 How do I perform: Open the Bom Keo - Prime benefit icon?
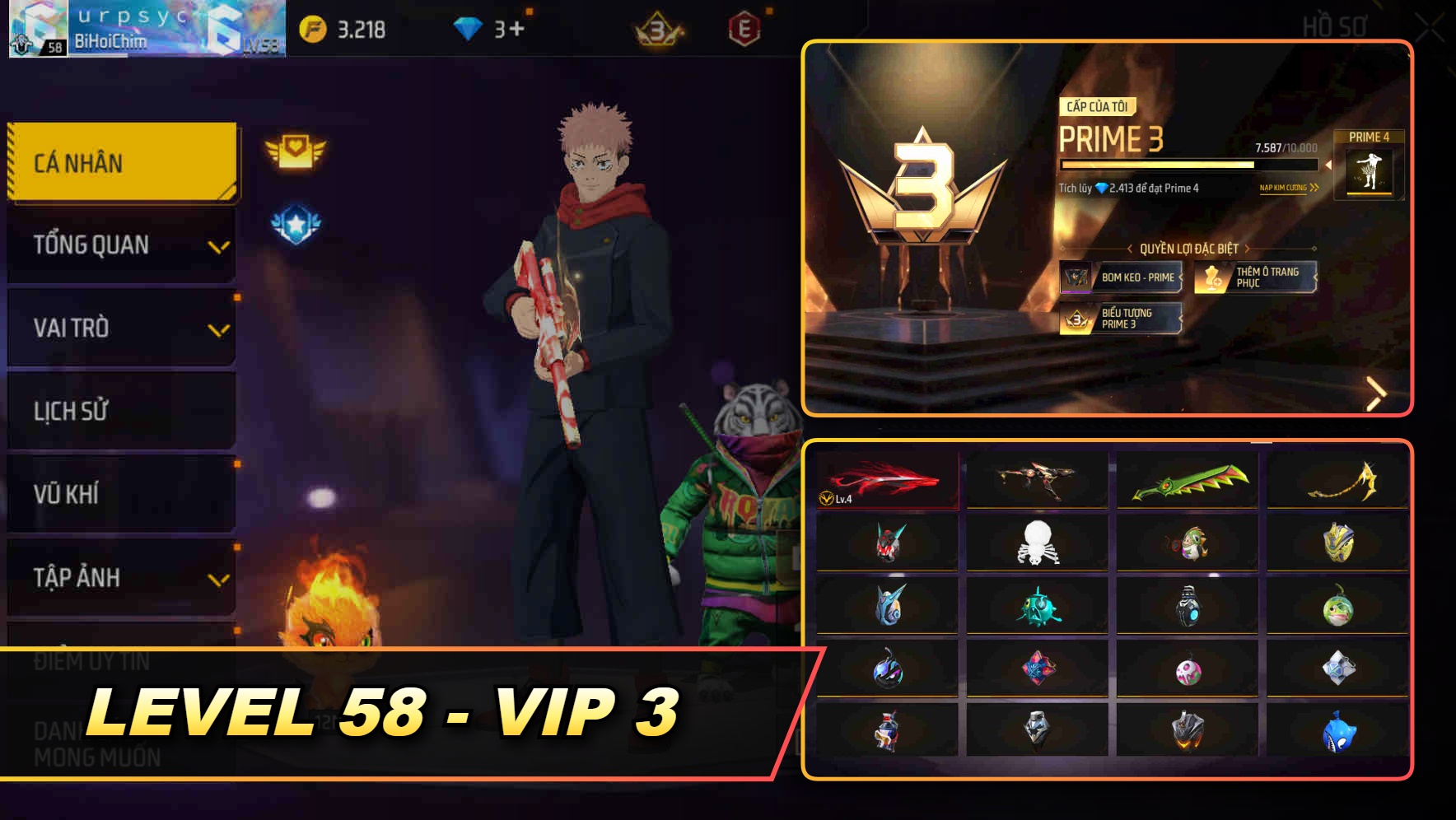1075,278
